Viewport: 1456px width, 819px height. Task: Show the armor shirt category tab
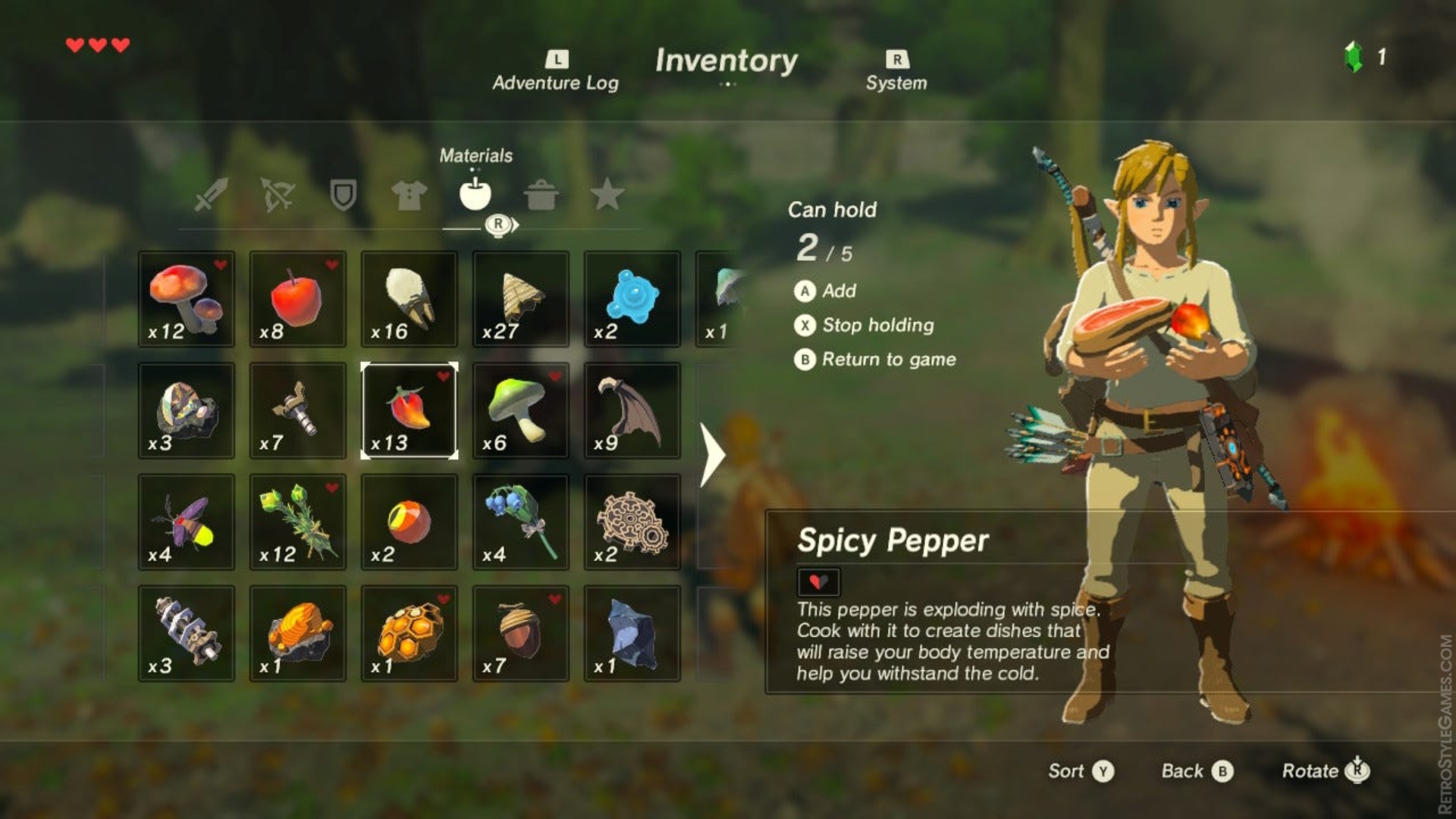(409, 195)
